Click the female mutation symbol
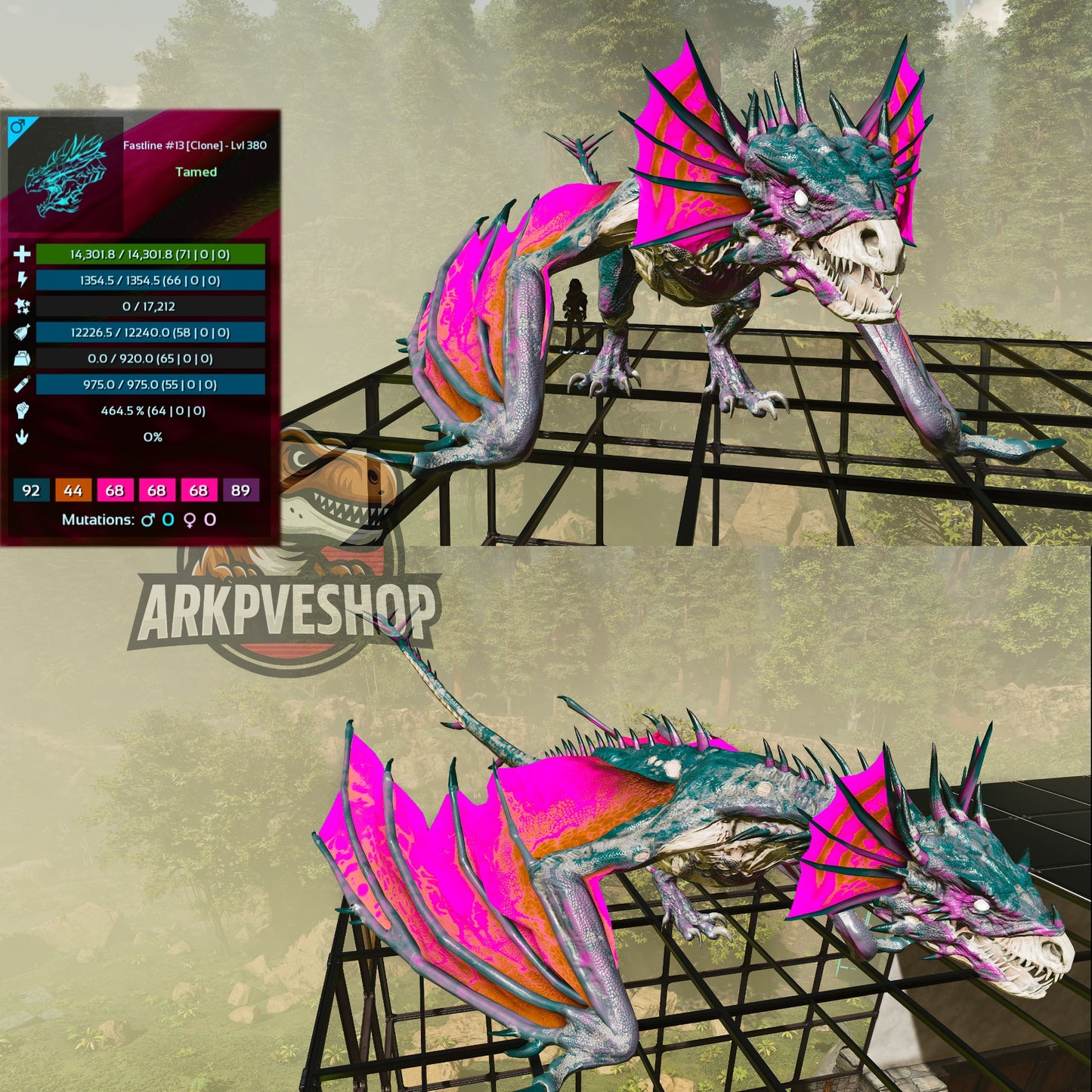Screen dimensions: 1092x1092 click(x=188, y=518)
